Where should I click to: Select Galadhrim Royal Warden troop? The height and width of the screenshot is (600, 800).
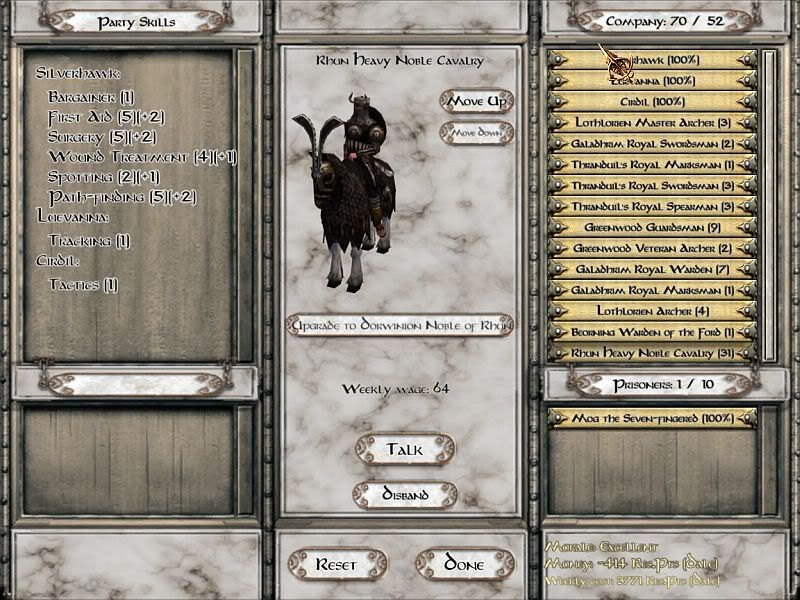point(651,269)
